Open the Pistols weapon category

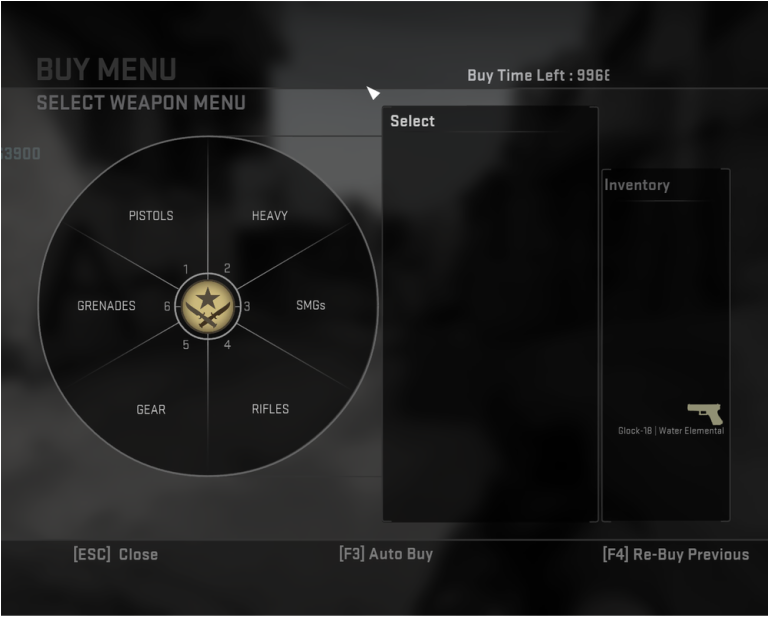click(x=151, y=216)
